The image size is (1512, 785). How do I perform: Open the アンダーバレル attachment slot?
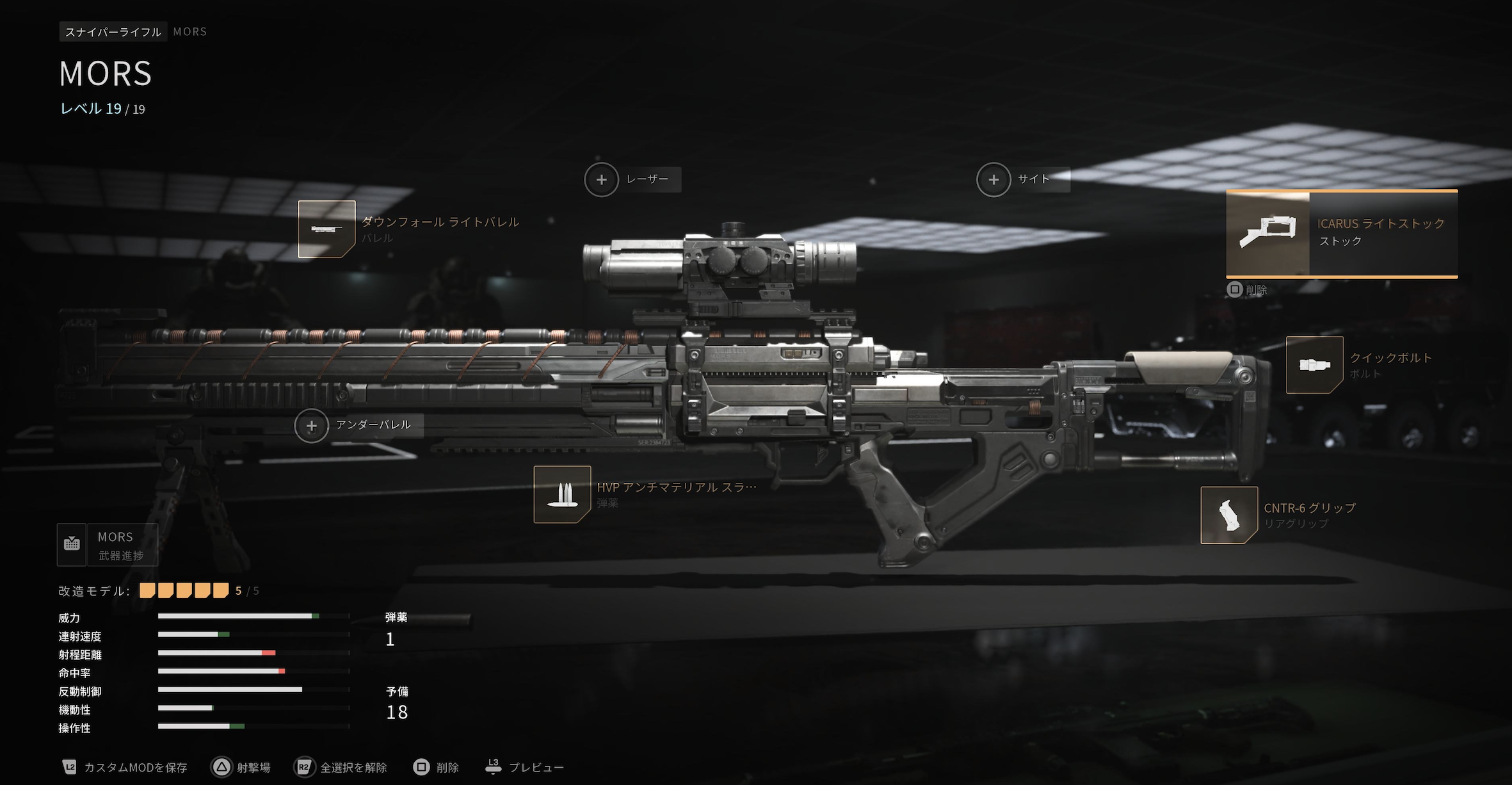[x=312, y=425]
